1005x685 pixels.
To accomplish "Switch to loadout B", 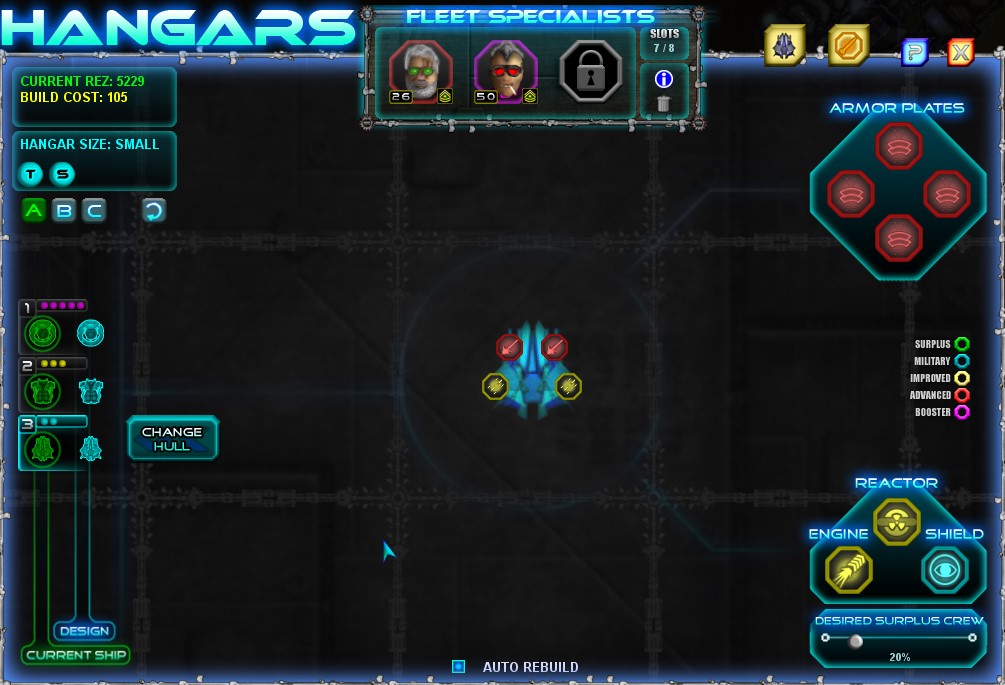I will click(x=64, y=210).
